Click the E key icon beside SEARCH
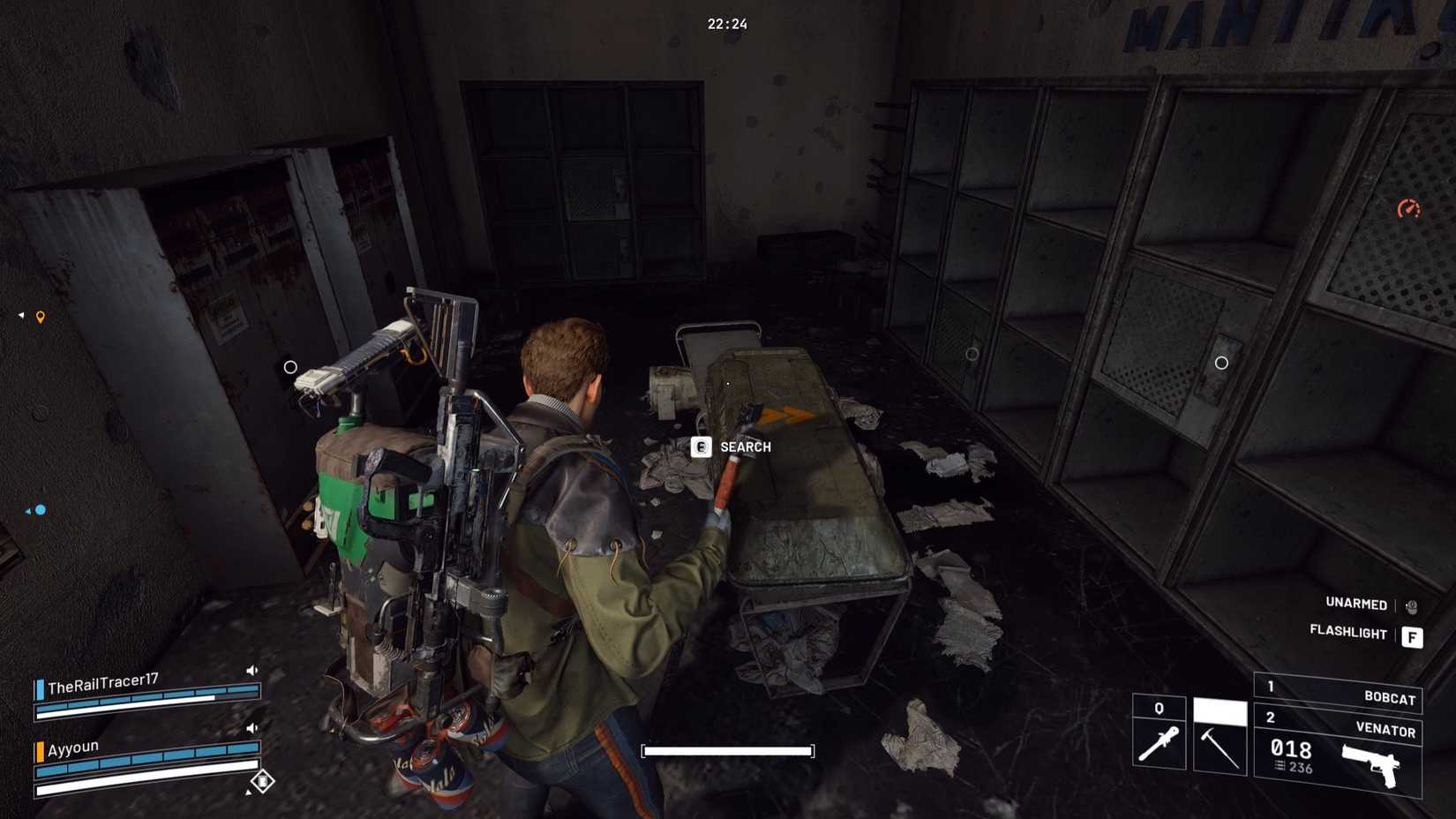Screen dimensions: 1456x819 (700, 447)
